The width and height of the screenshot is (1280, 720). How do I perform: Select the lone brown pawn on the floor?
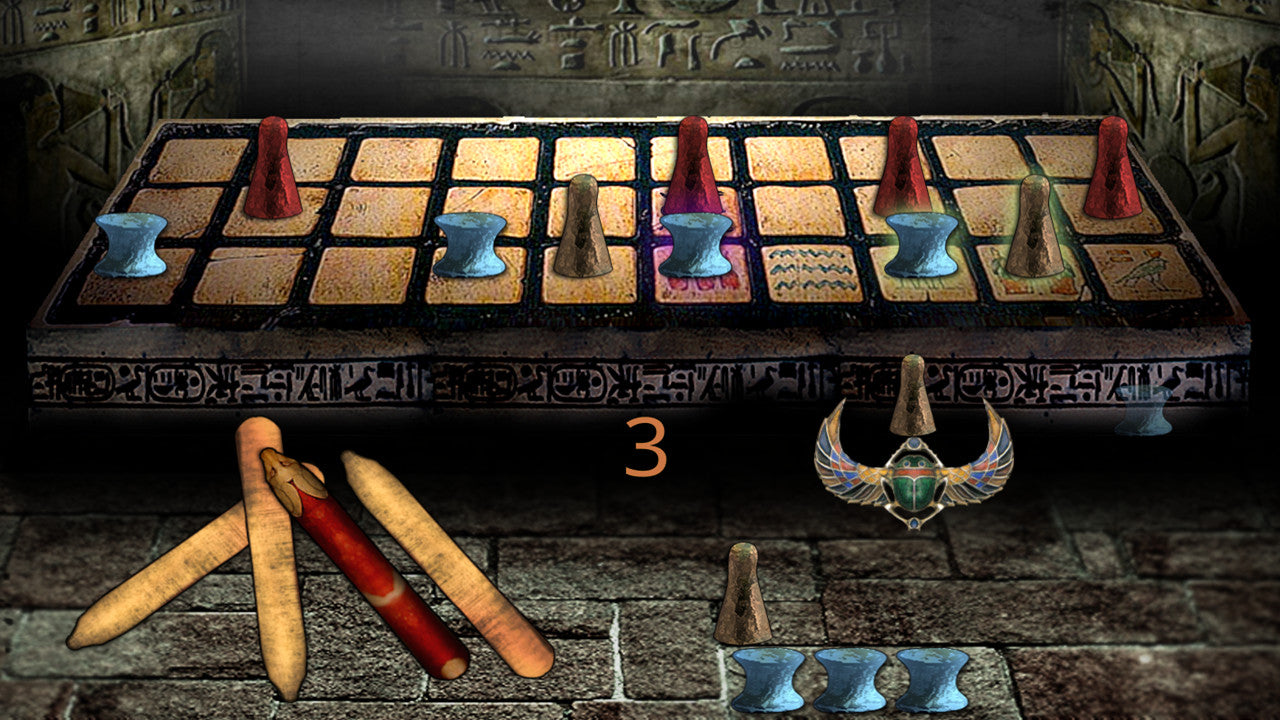pyautogui.click(x=745, y=590)
